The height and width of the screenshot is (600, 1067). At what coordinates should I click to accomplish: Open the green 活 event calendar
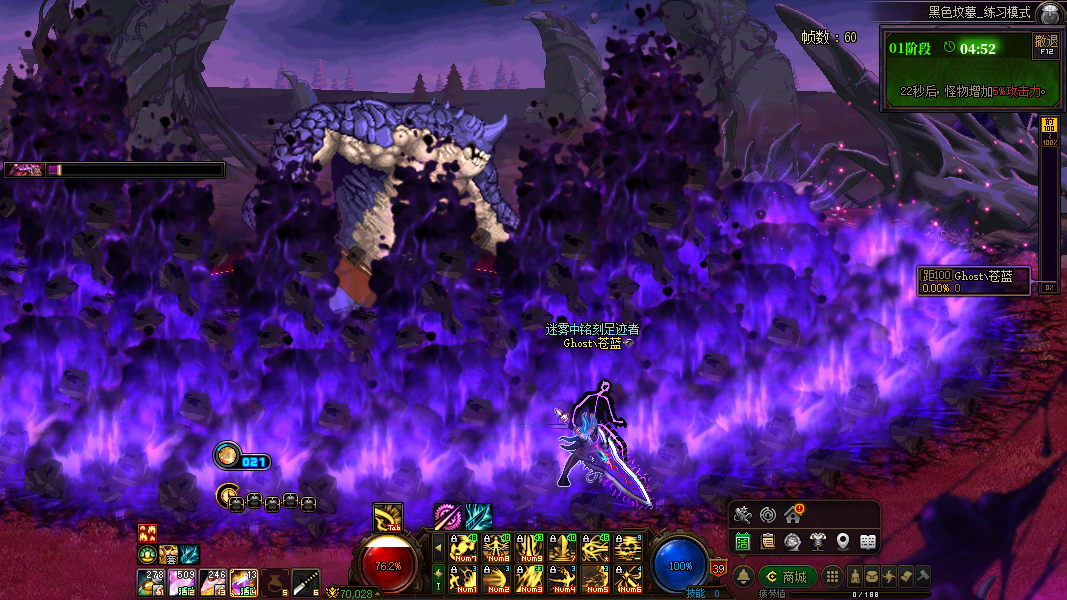pos(743,541)
